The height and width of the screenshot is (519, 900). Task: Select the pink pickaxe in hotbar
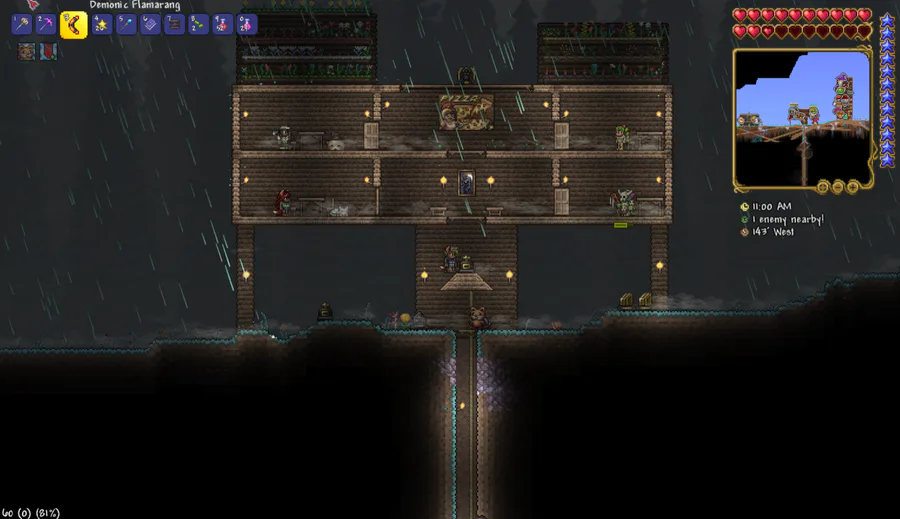pyautogui.click(x=48, y=25)
